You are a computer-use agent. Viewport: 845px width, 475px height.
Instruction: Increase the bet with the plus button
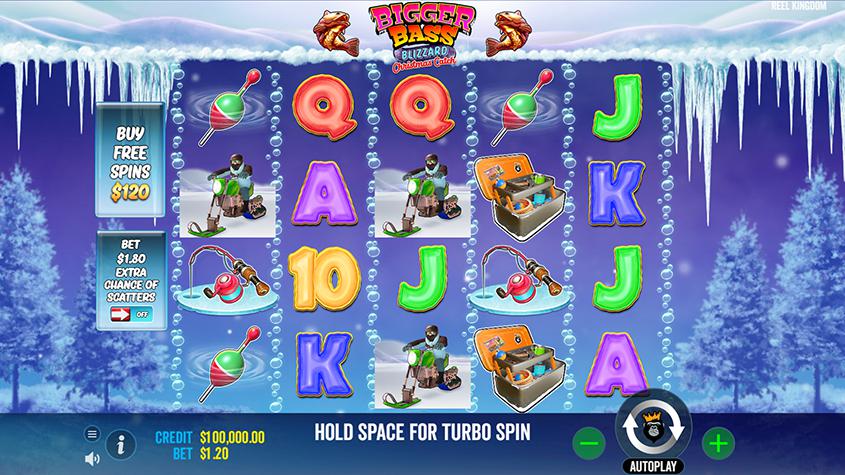[716, 441]
